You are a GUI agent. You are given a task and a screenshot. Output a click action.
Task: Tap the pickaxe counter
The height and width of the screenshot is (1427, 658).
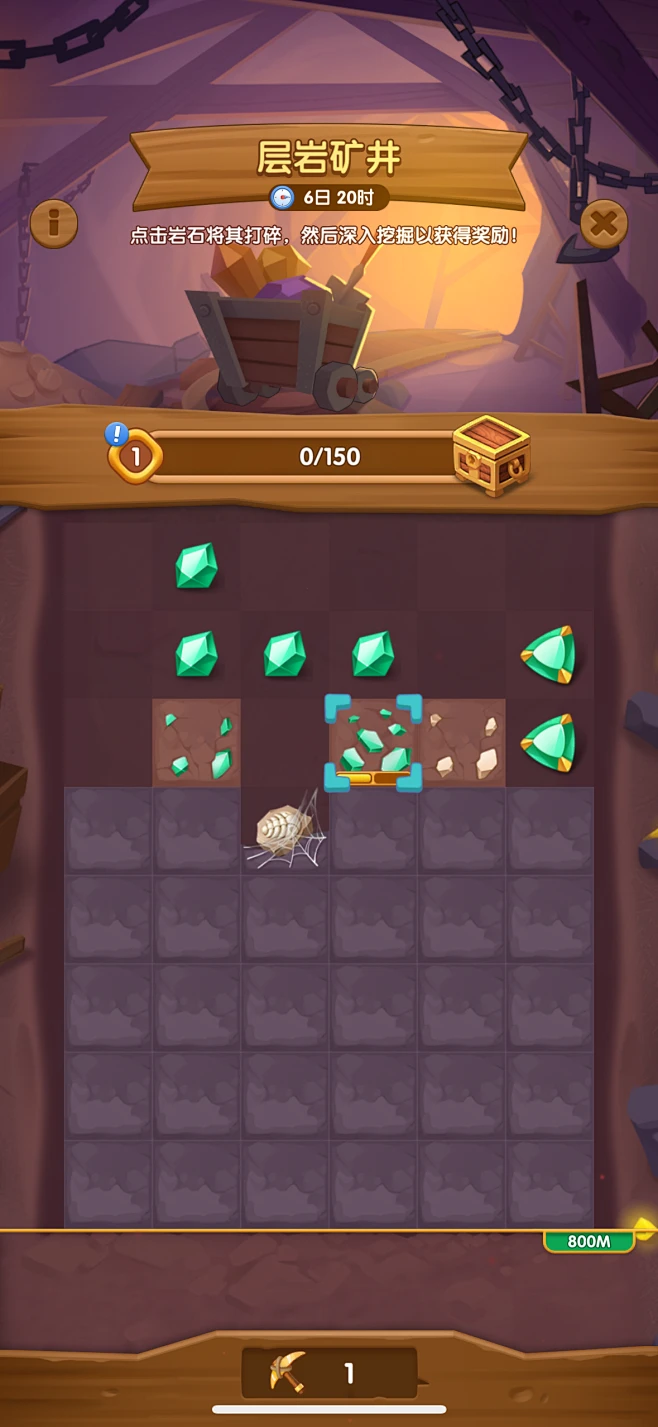329,1373
